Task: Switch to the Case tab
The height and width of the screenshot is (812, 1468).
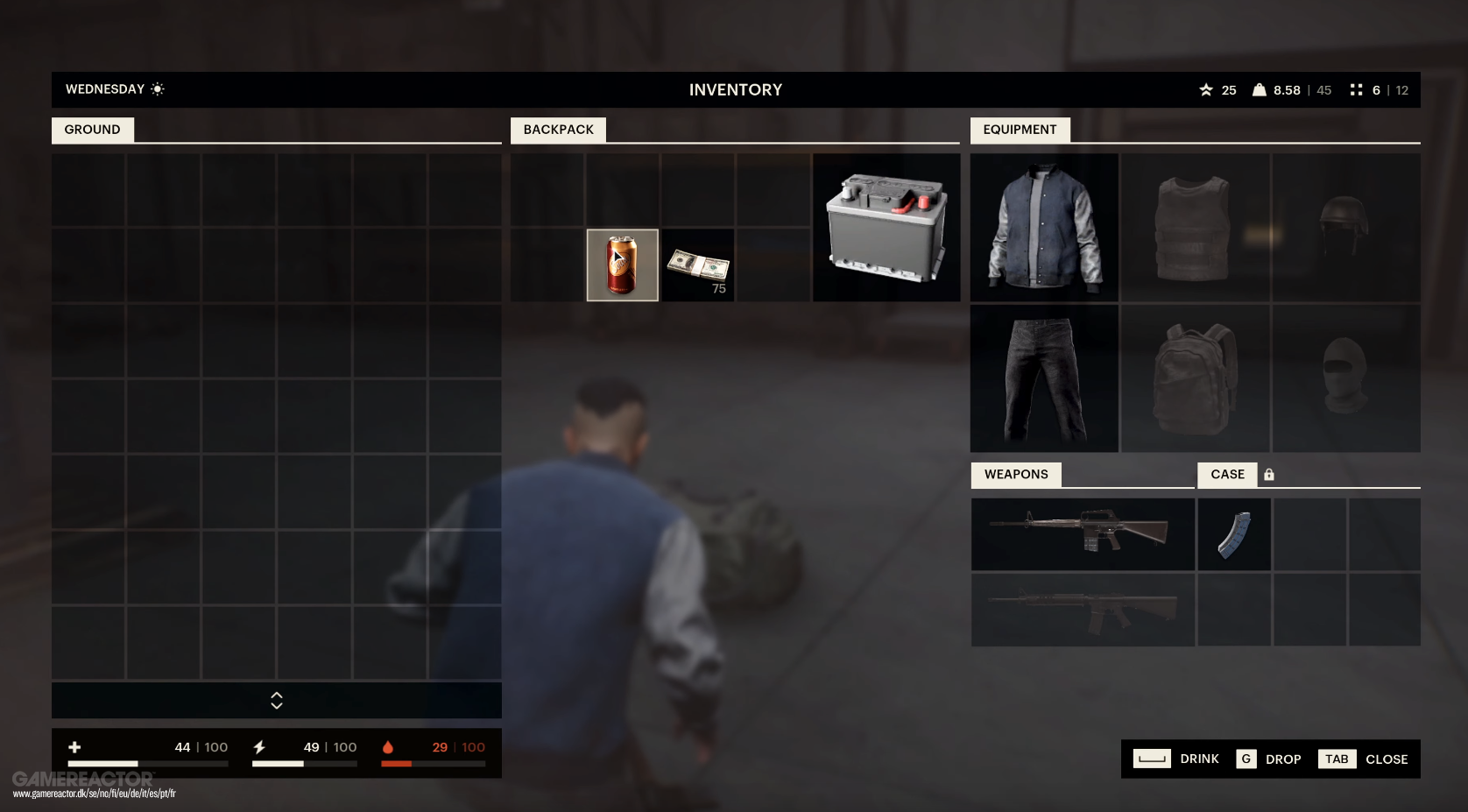Action: [x=1227, y=474]
